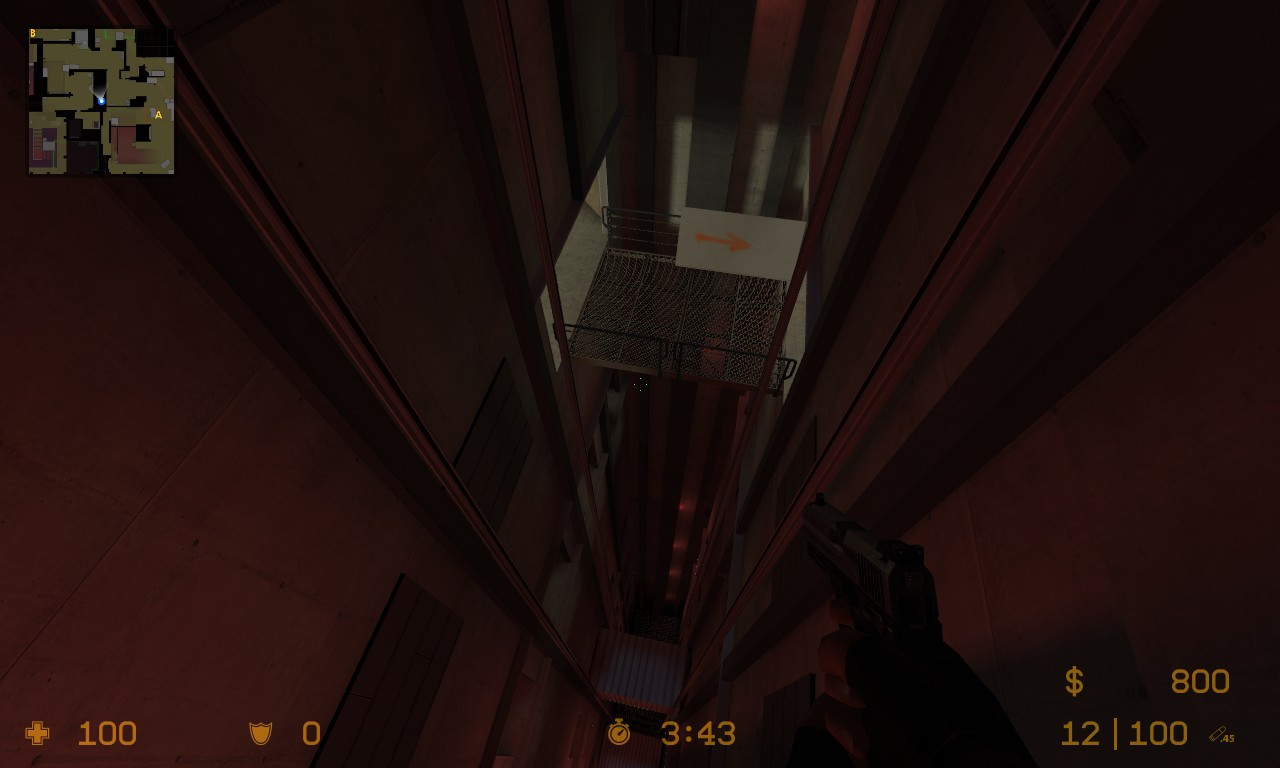
Task: Click the armor value showing 0
Action: pos(310,733)
